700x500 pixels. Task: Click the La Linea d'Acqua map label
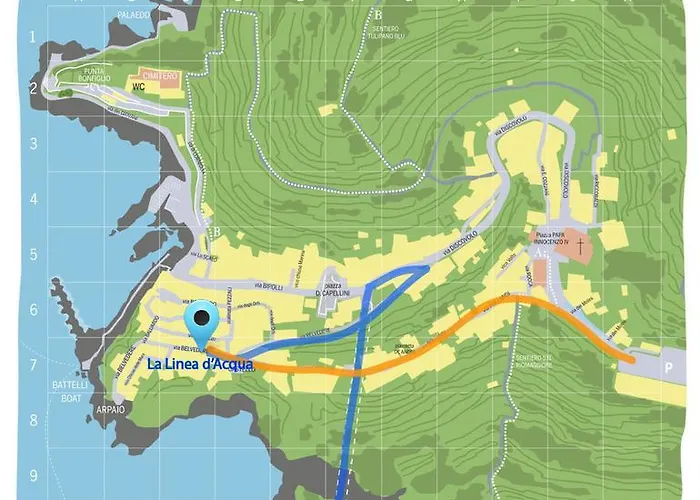point(200,364)
